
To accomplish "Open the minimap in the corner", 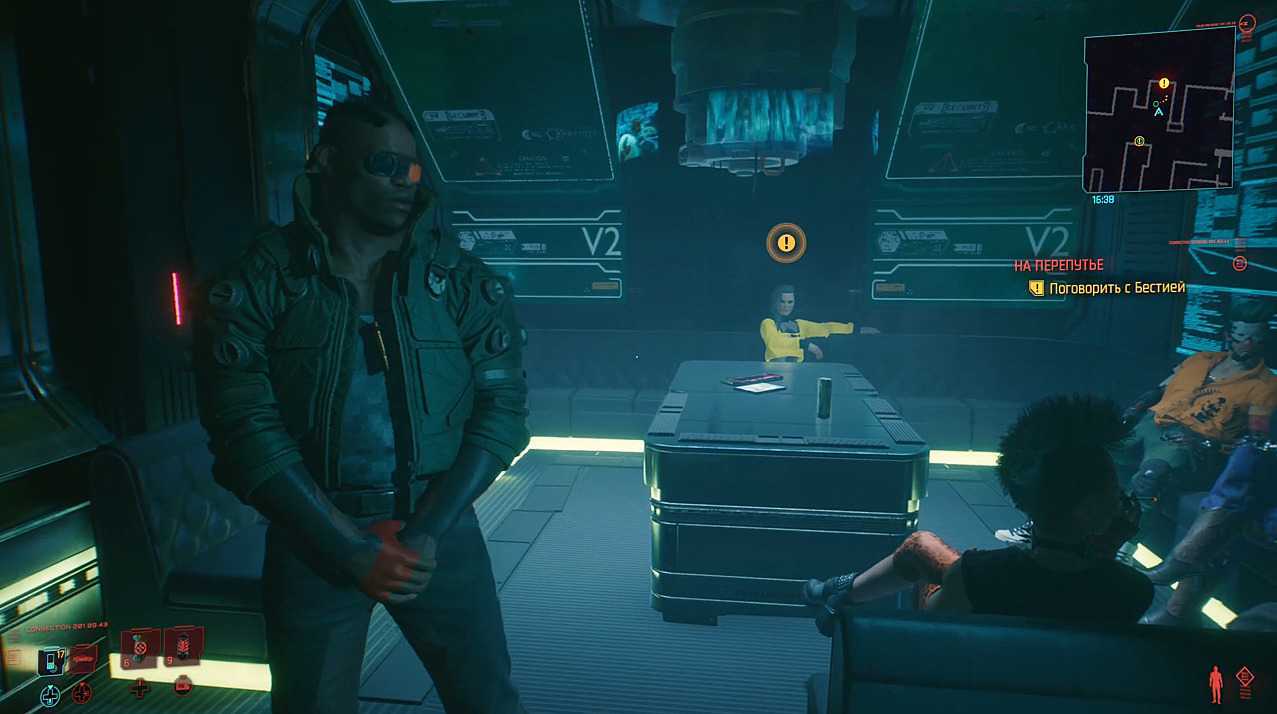I will point(1158,110).
